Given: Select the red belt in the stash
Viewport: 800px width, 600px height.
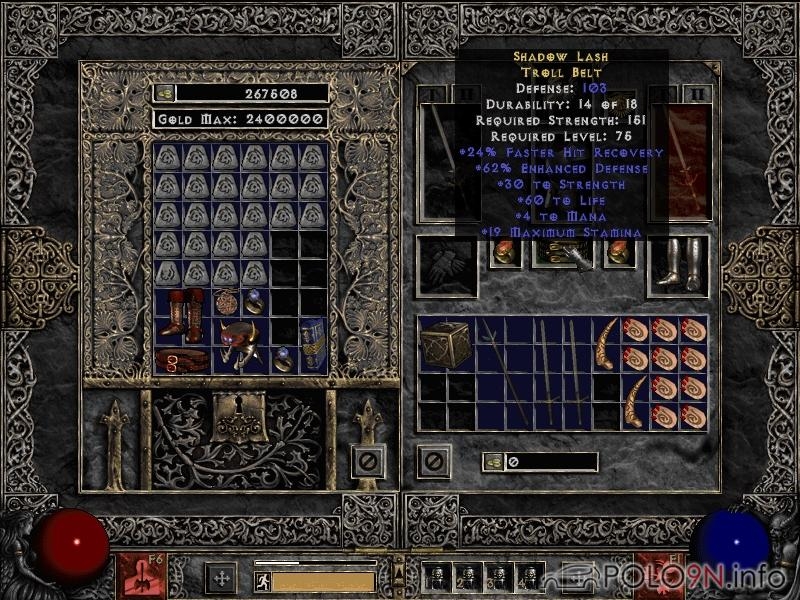Looking at the screenshot, I should coord(183,359).
